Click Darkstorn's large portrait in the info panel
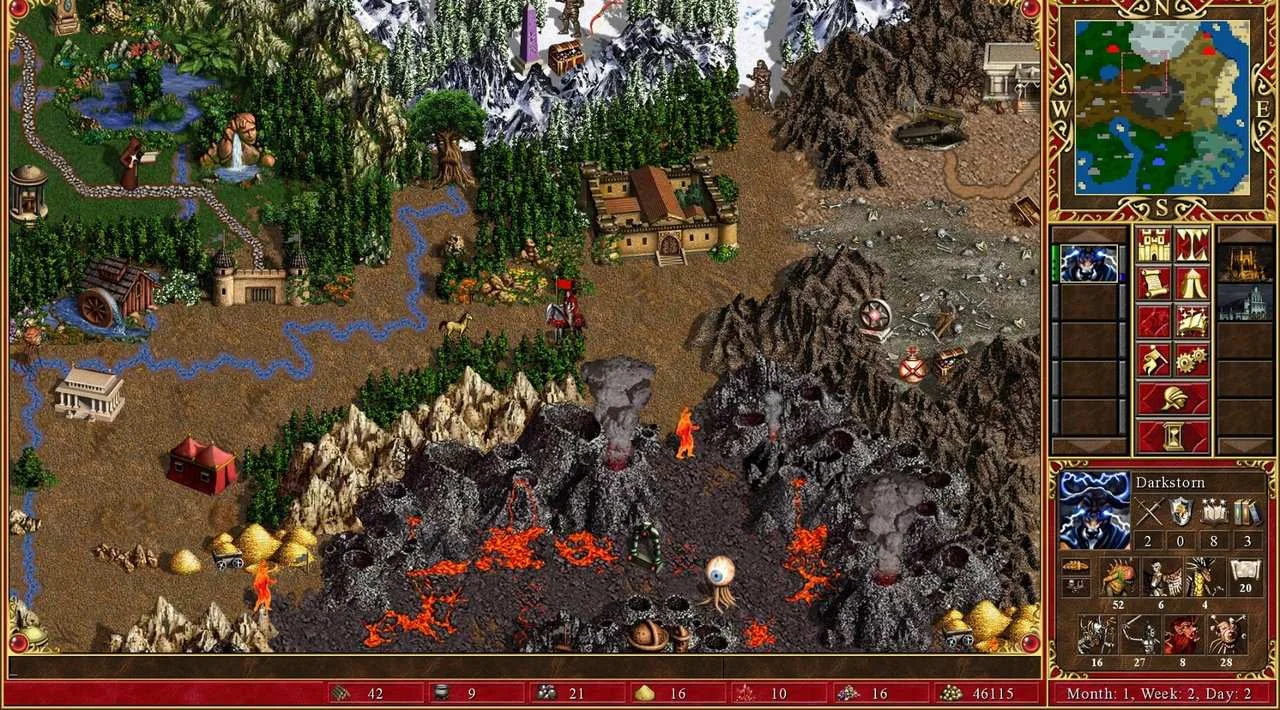 click(1093, 511)
